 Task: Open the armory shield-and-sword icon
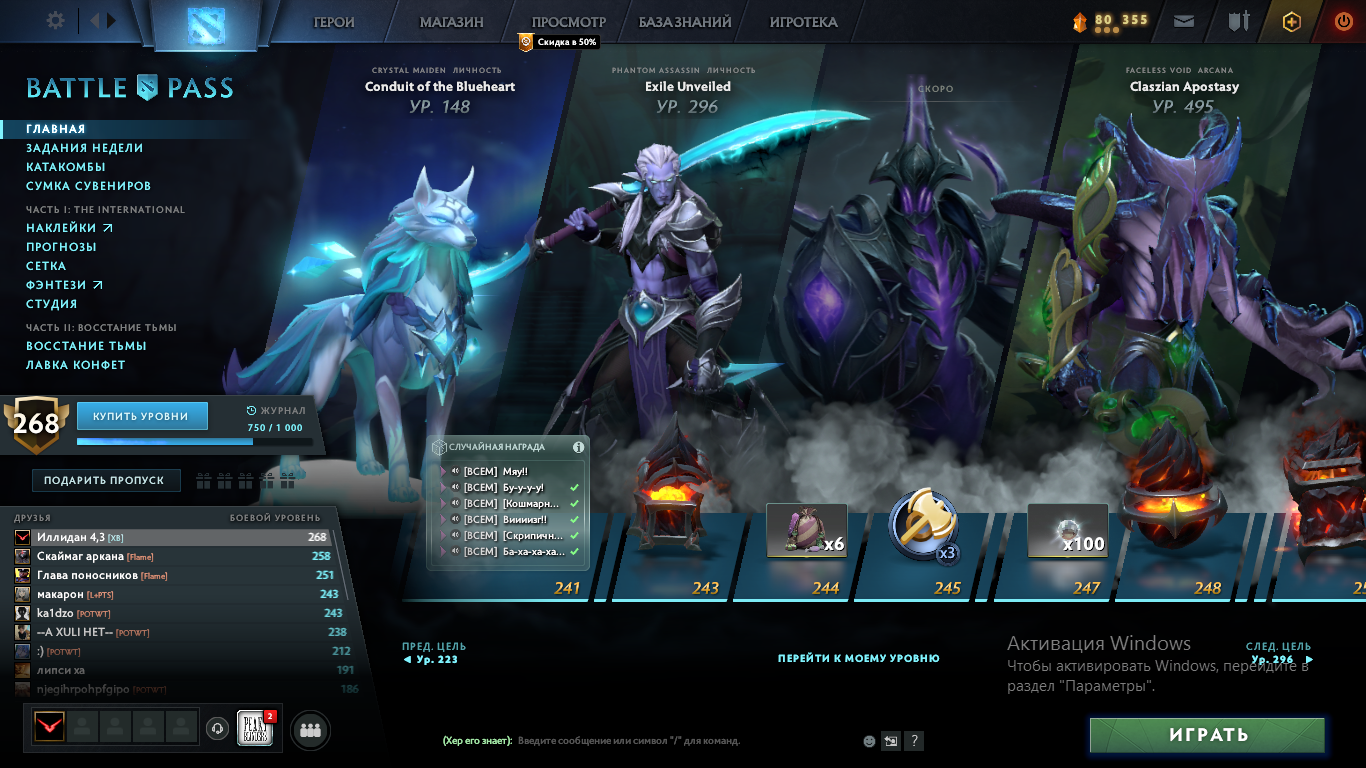point(1239,21)
